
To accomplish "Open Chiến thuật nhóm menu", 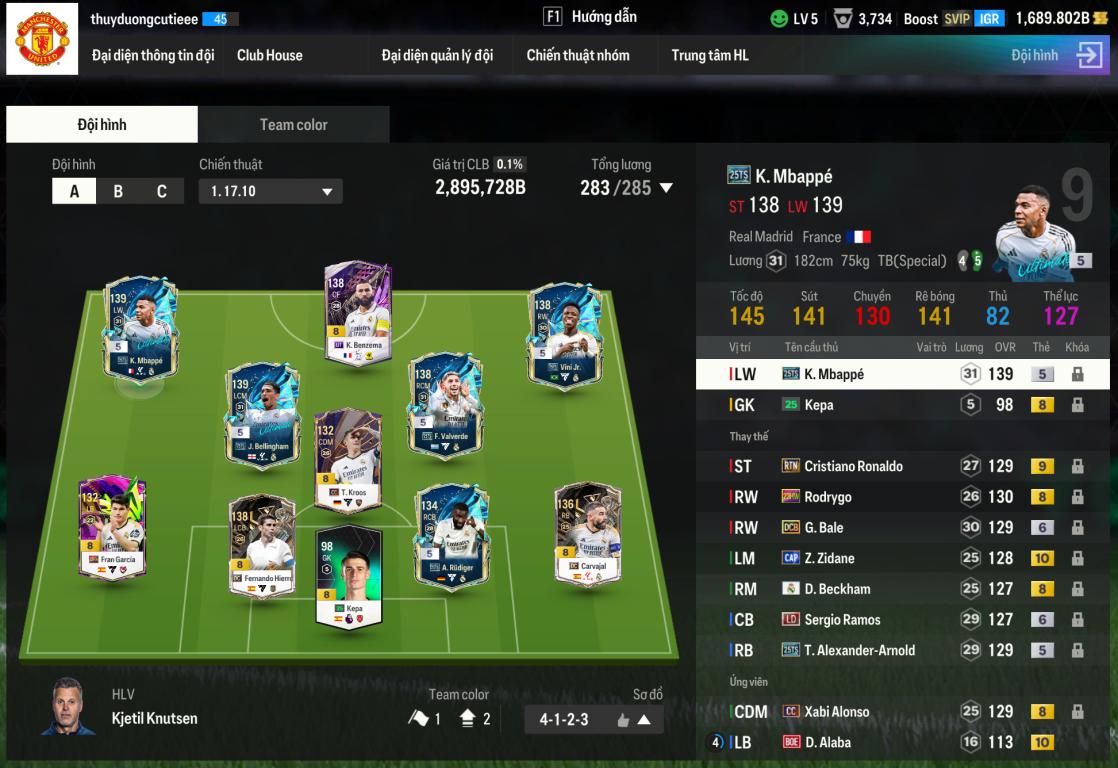I will [578, 55].
